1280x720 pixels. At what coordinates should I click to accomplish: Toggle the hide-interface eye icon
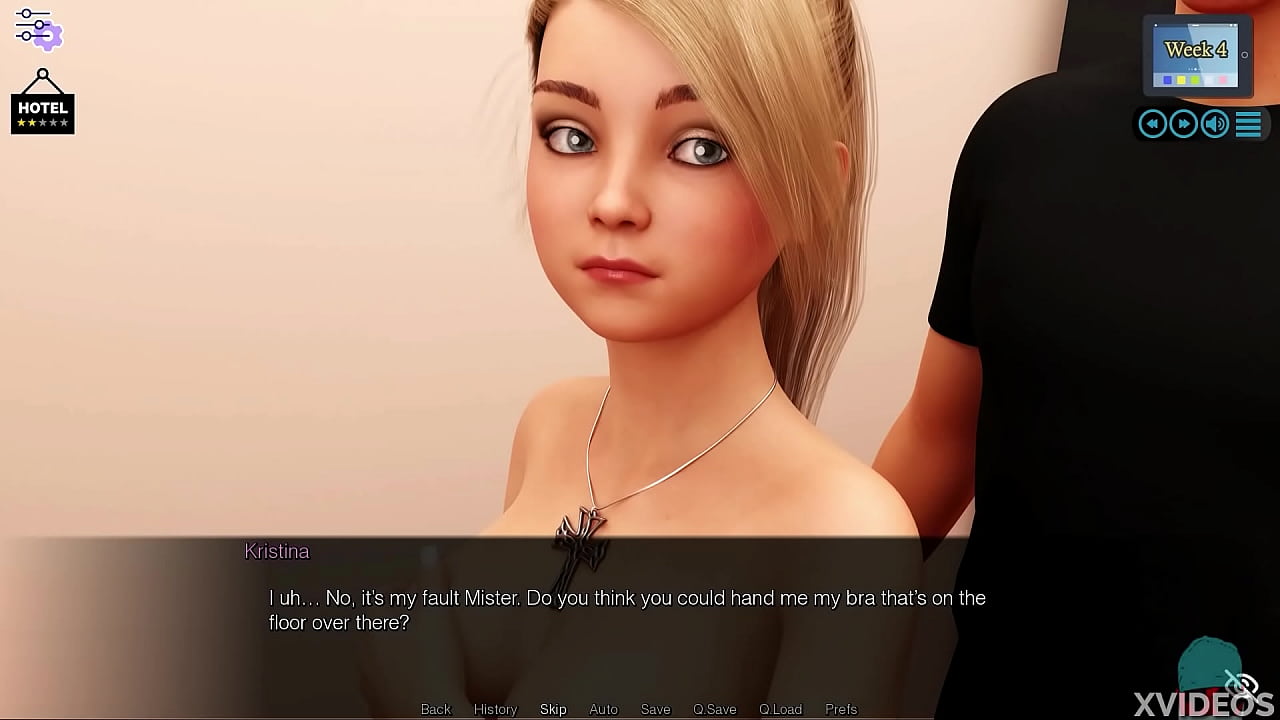coord(1240,684)
